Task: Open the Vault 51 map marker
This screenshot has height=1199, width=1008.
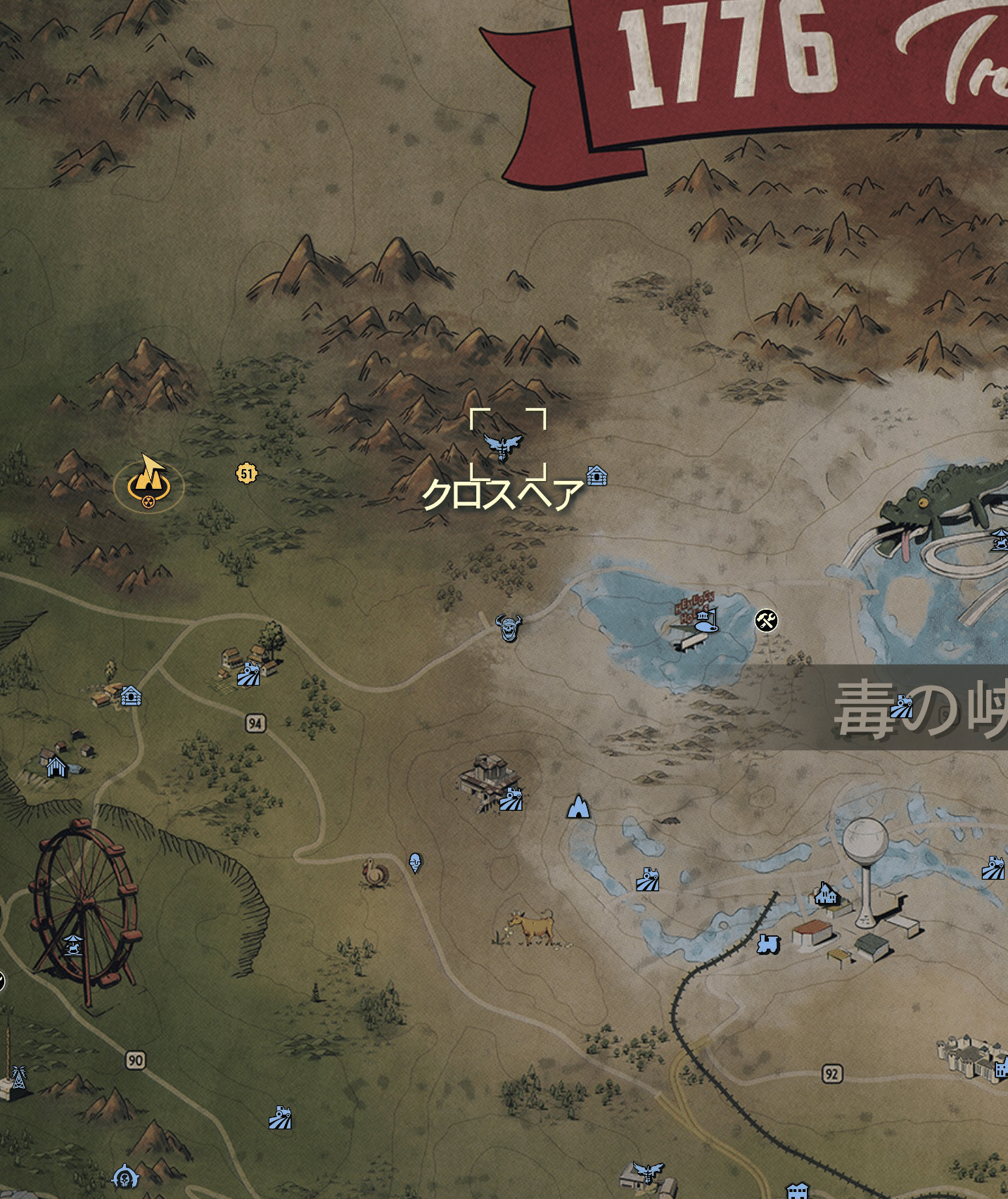Action: (248, 473)
